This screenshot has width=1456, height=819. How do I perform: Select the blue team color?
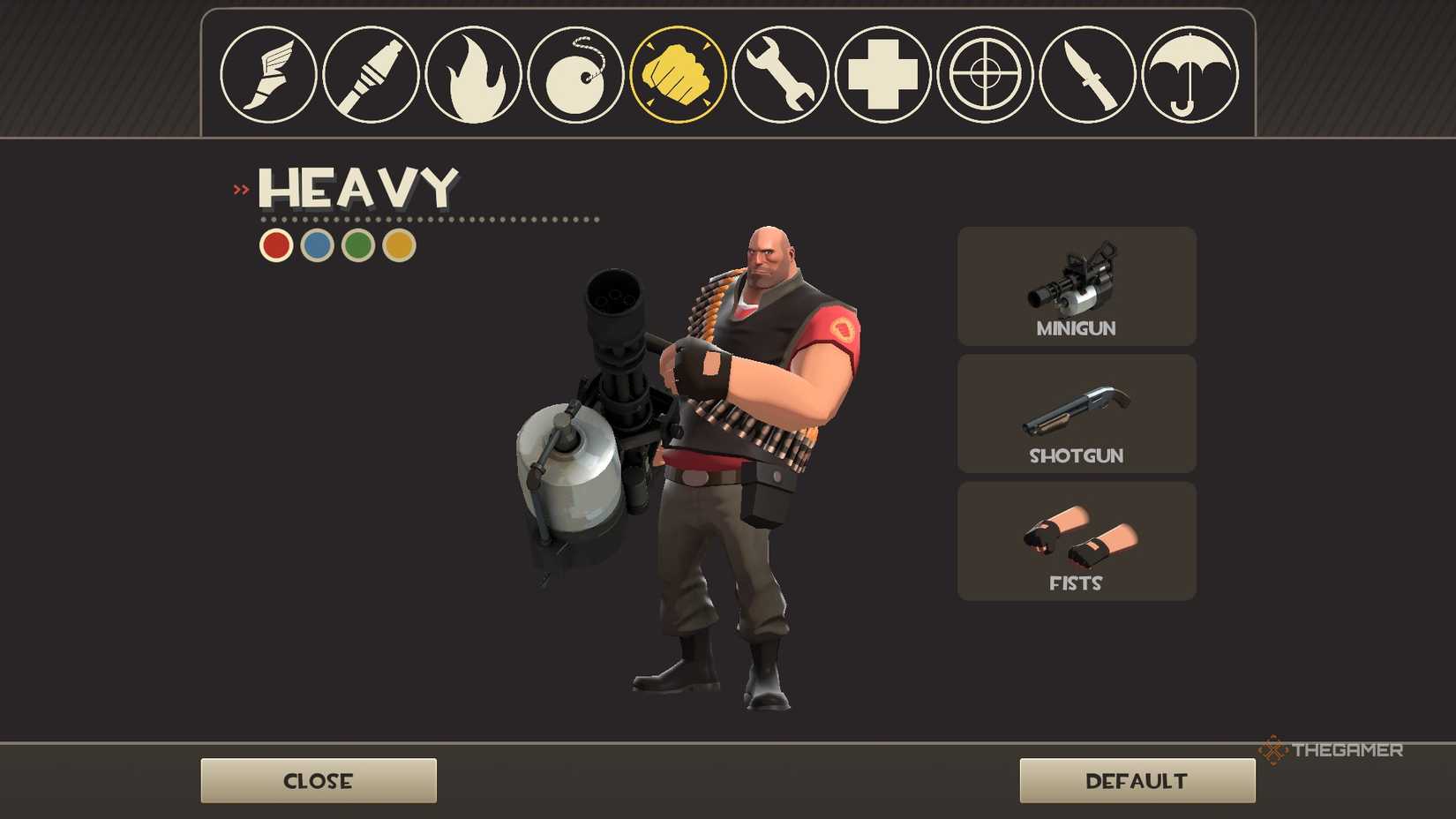pos(316,244)
